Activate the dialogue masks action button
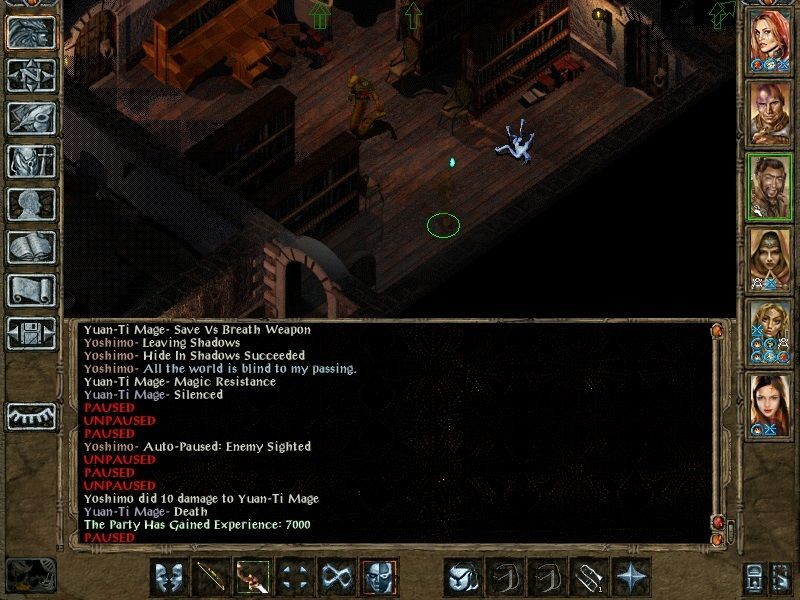Screen dimensions: 800x600 pos(169,577)
